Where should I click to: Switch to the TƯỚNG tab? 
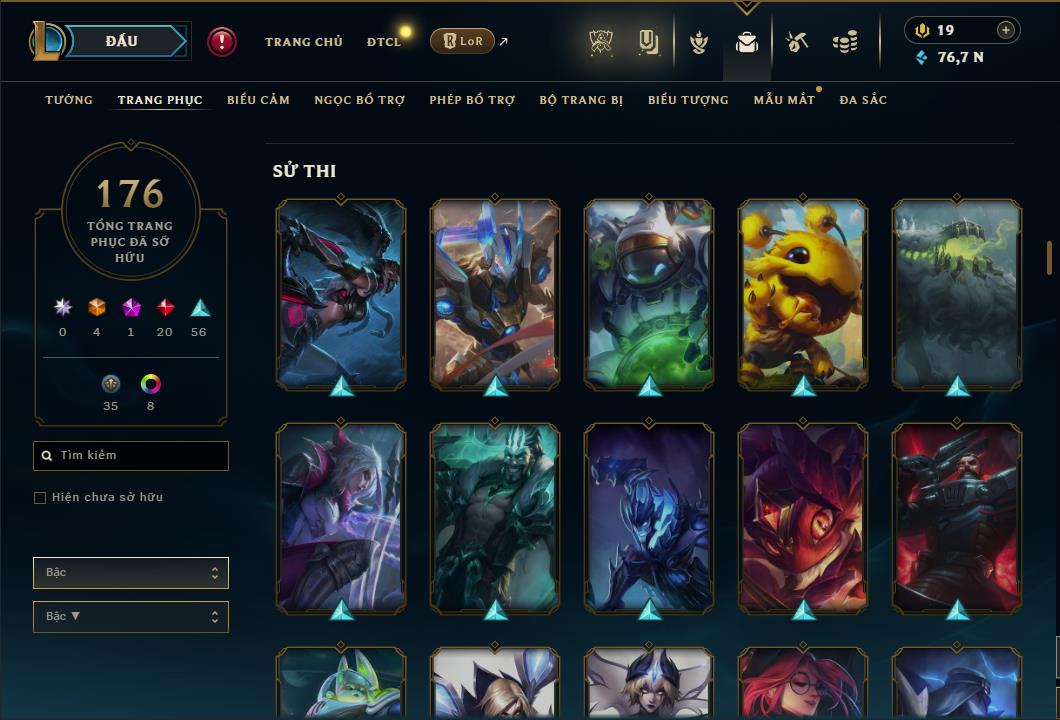[x=69, y=100]
